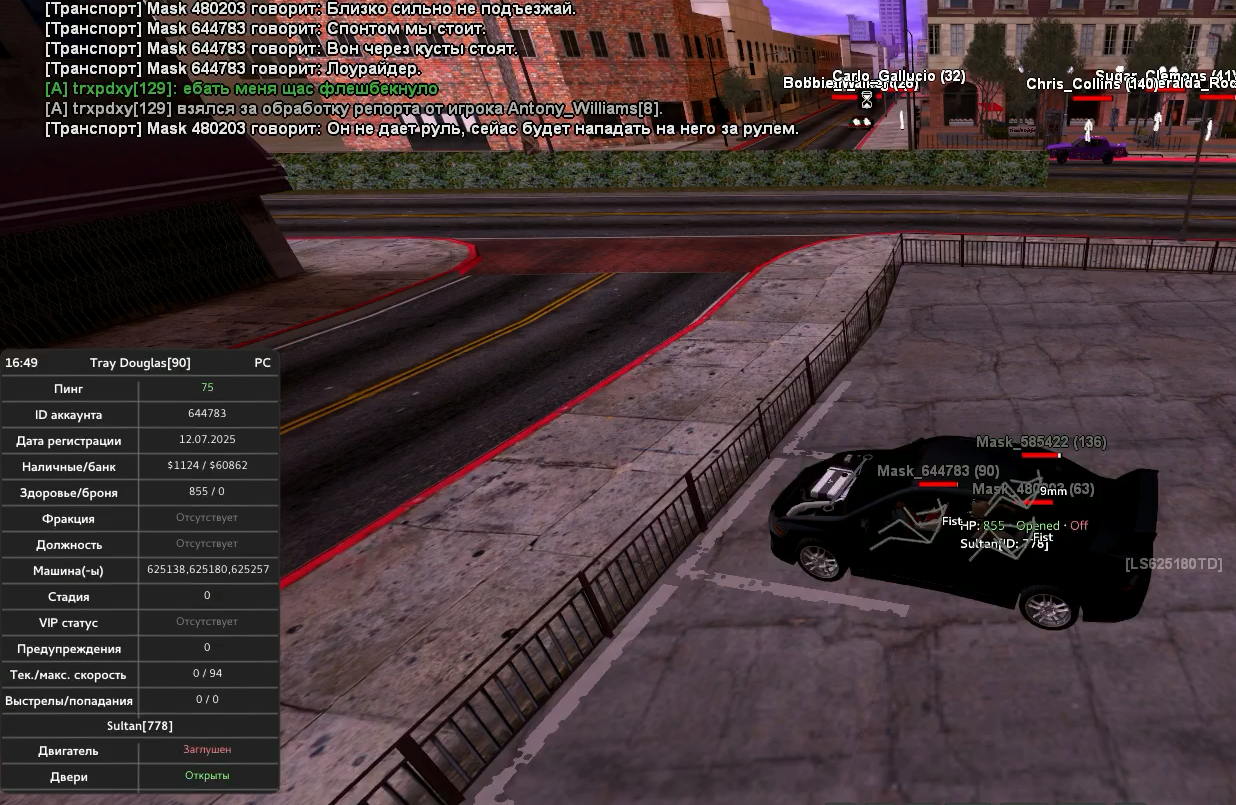Select the Наличные/банк row
The image size is (1236, 805).
pos(140,466)
